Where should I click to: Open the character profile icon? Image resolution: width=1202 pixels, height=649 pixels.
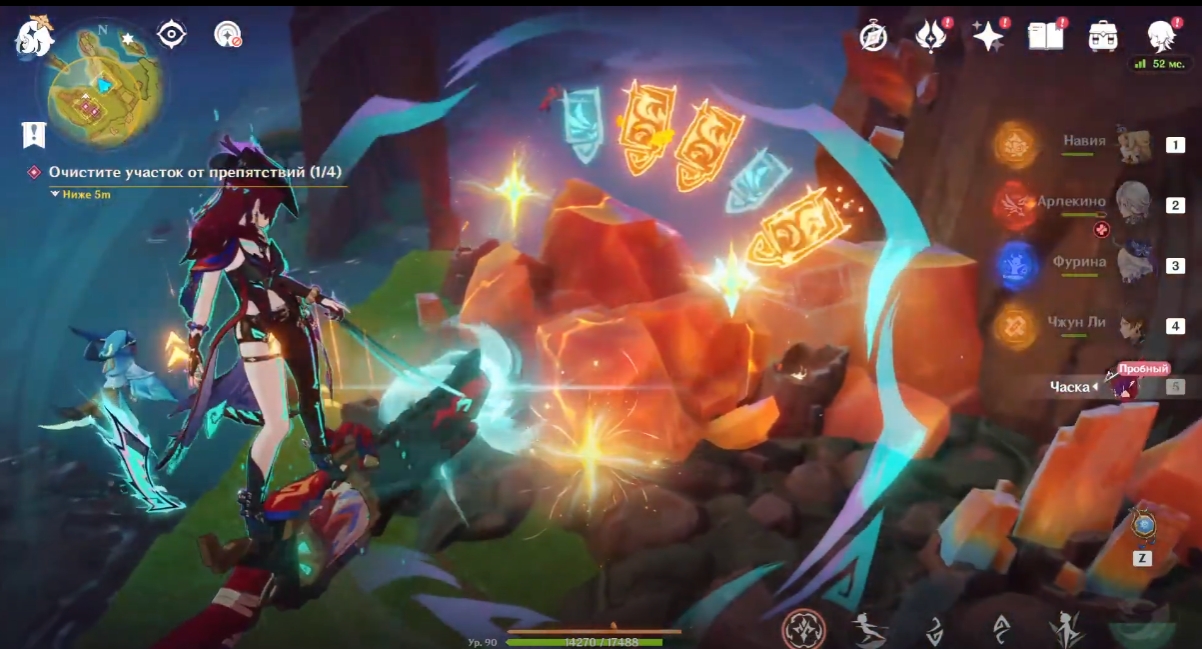pyautogui.click(x=1160, y=37)
